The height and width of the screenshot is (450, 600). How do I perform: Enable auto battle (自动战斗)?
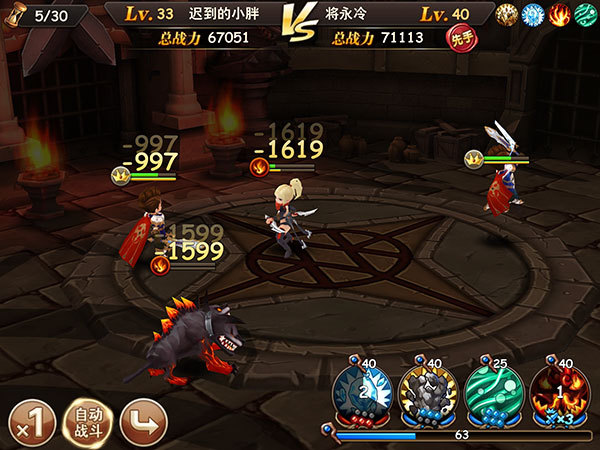coord(86,424)
